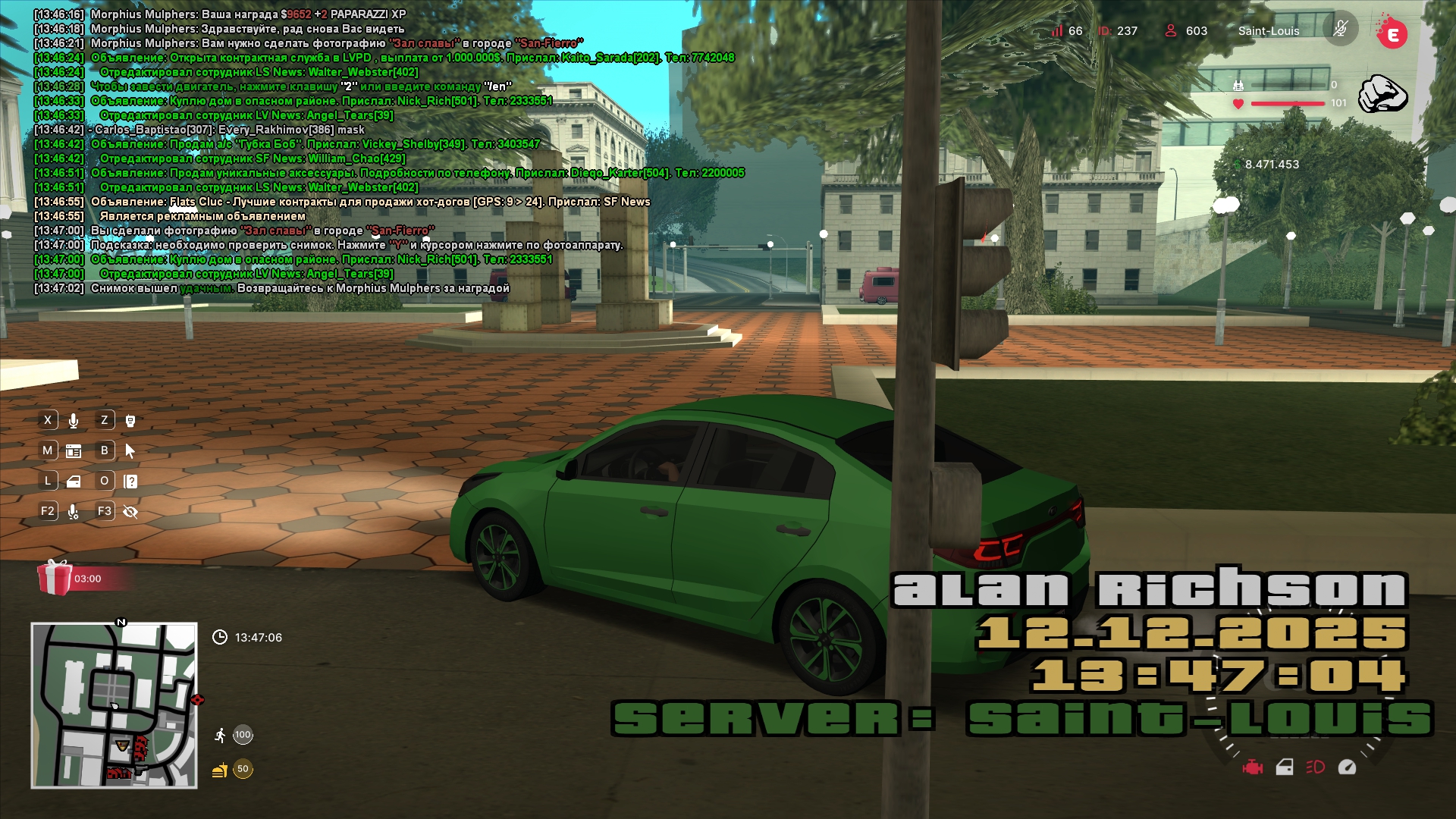Click the burger hunger icon
This screenshot has width=1456, height=819.
[x=220, y=770]
